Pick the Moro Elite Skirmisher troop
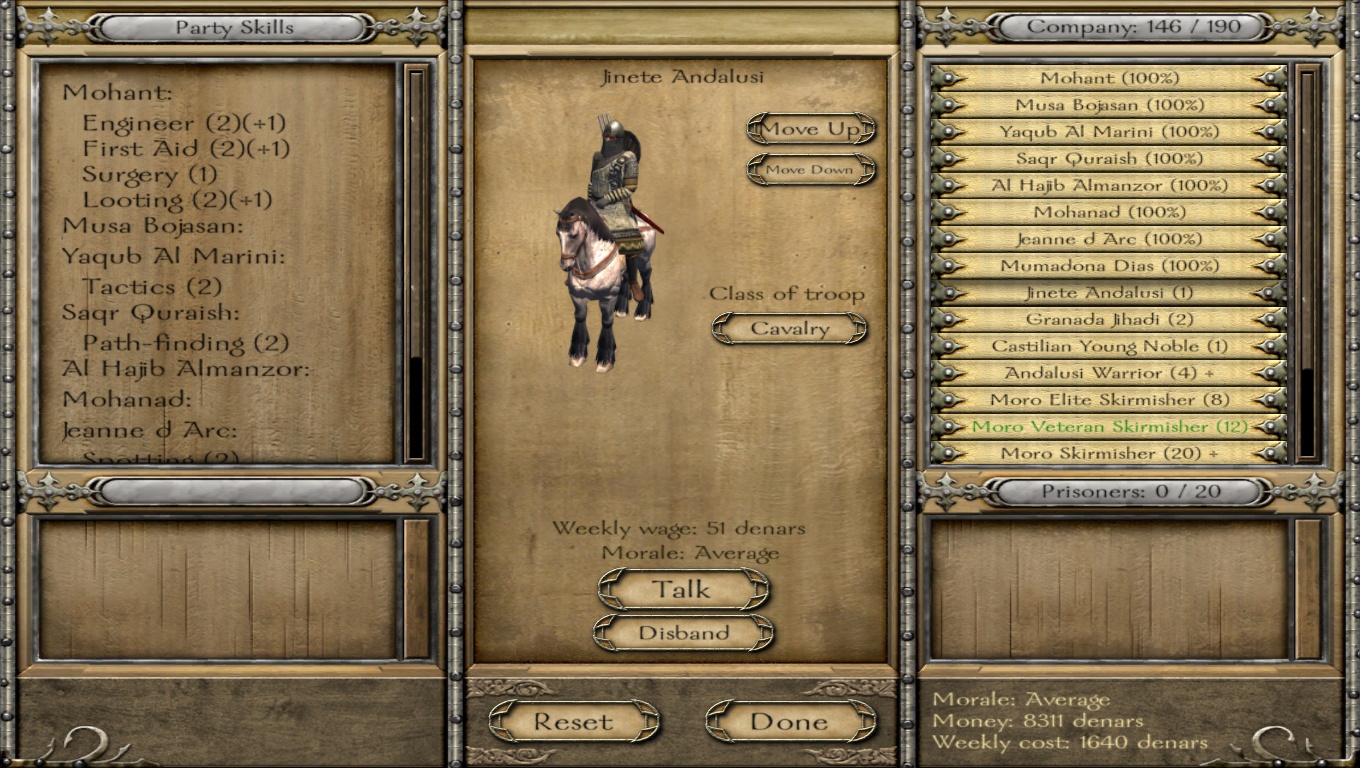1360x768 pixels. [1109, 400]
